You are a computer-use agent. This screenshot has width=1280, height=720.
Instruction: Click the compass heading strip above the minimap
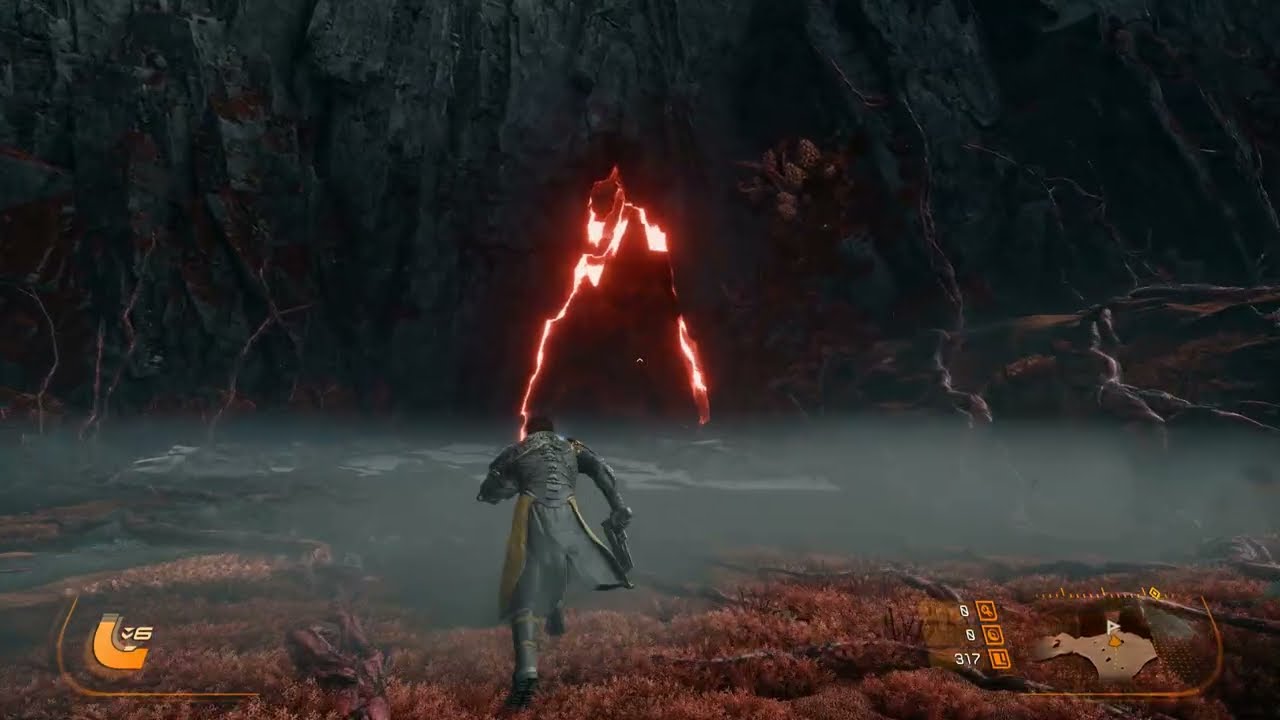tap(1090, 594)
